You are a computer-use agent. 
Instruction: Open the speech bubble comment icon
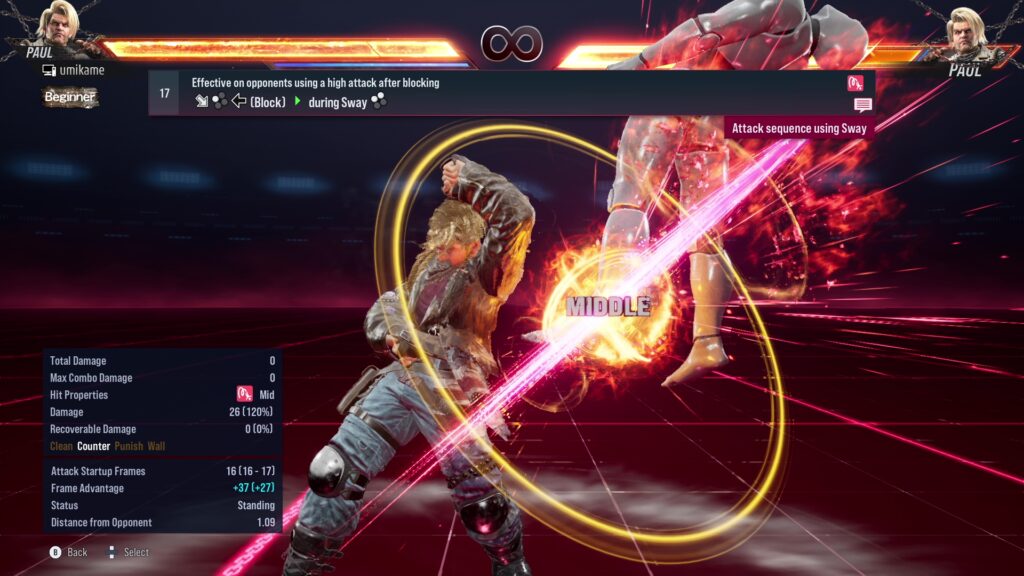[x=862, y=104]
